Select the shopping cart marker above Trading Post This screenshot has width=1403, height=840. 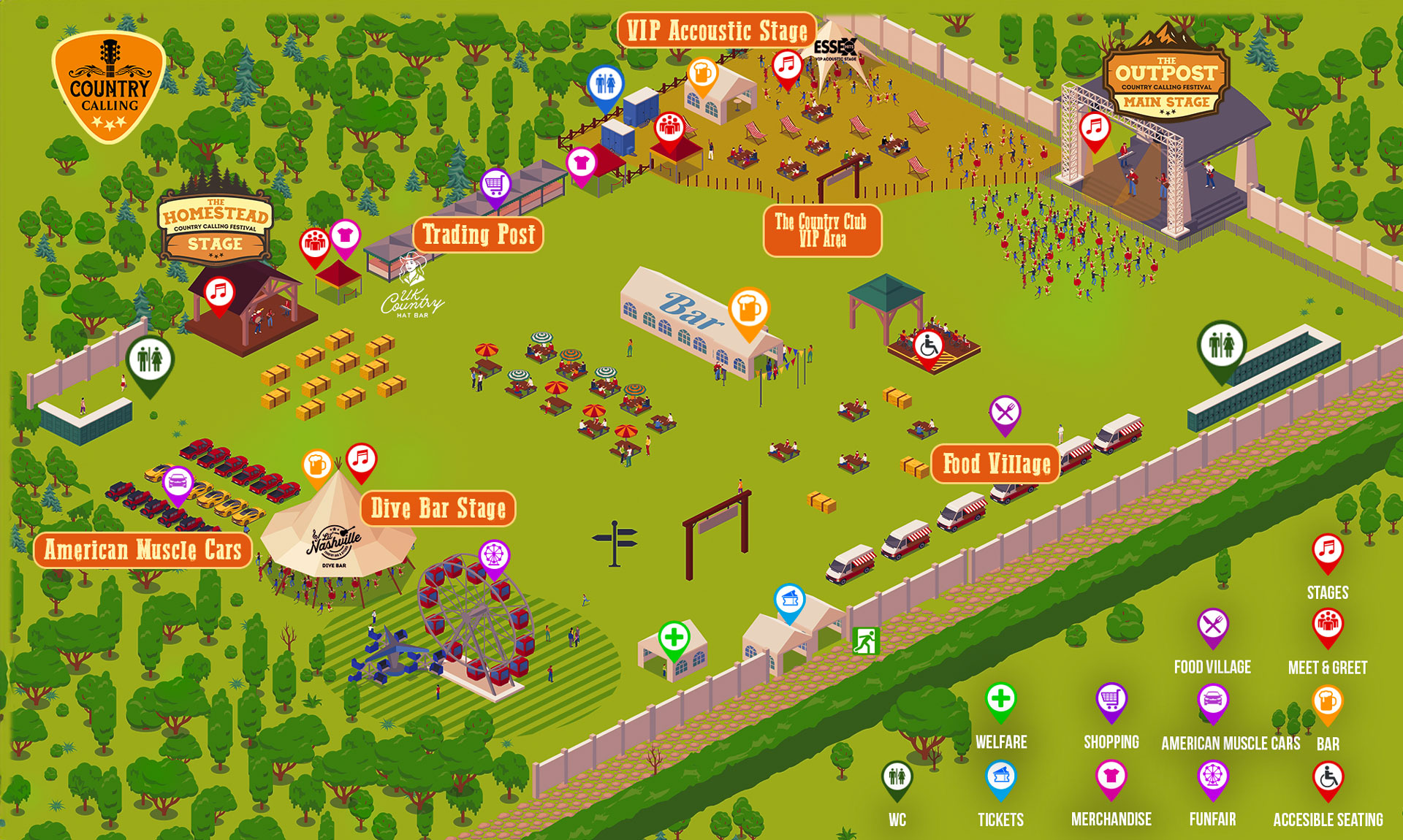pos(495,186)
